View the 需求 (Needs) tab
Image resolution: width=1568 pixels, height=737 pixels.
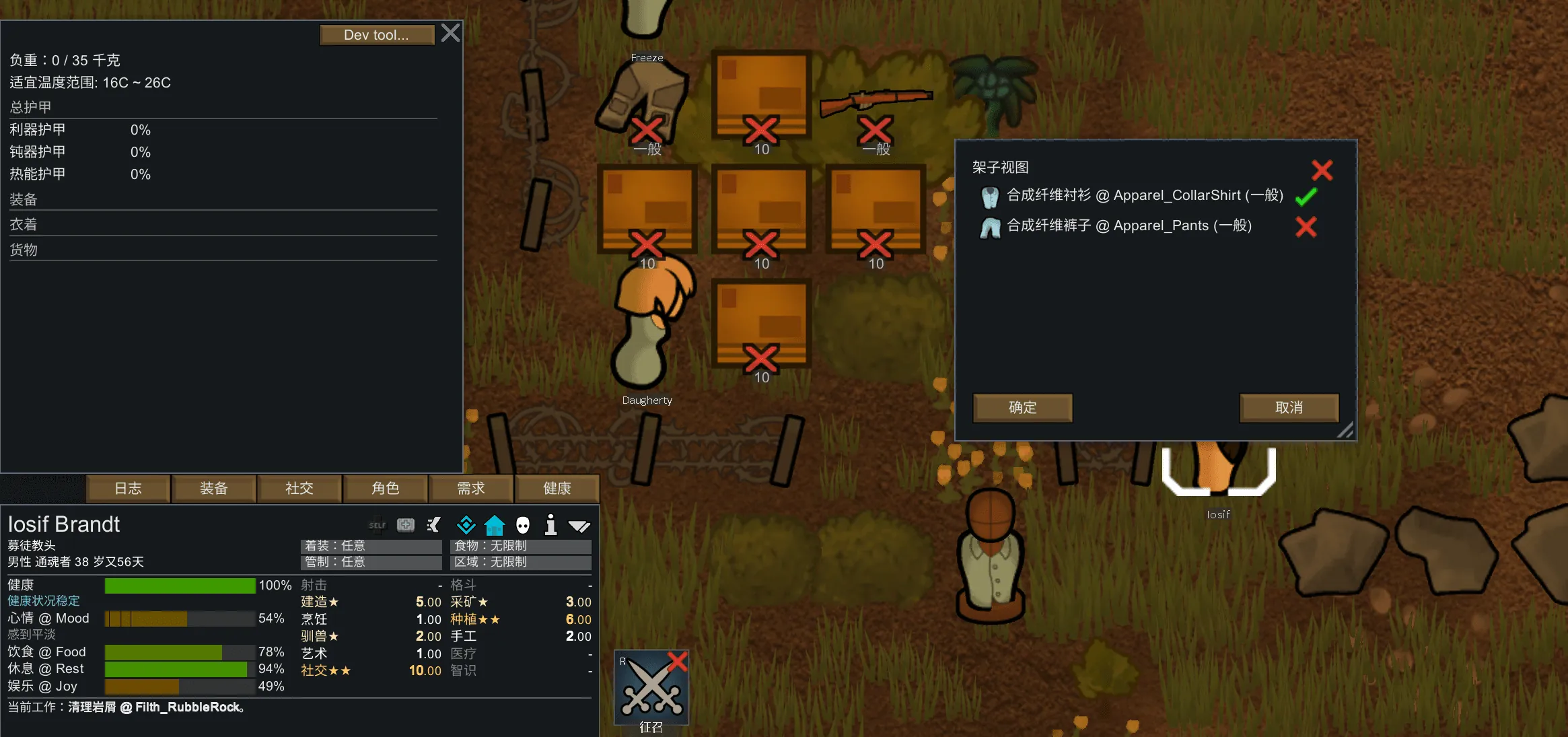471,489
